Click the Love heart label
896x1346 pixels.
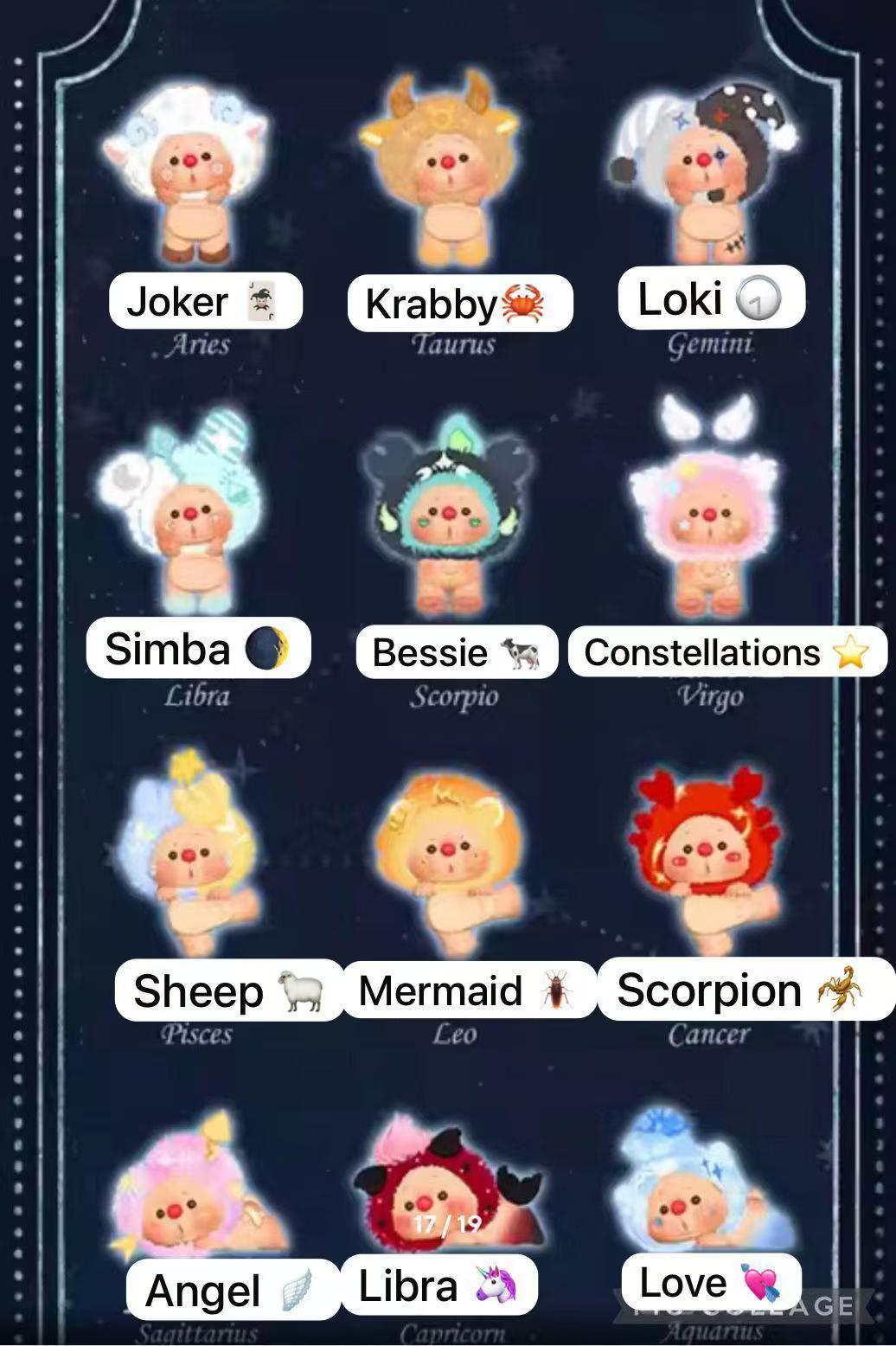[x=711, y=1282]
